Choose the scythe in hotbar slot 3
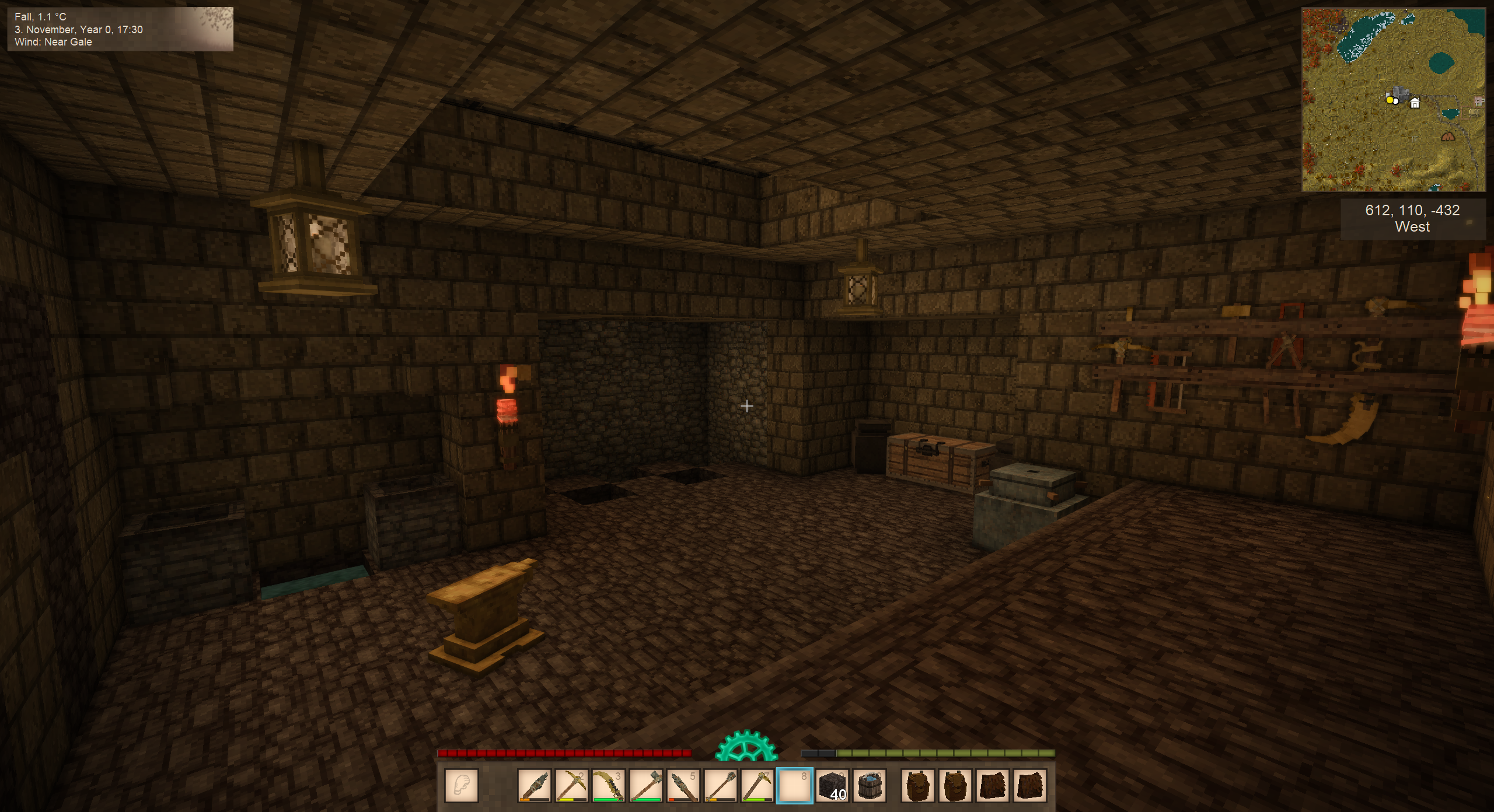 pos(608,785)
